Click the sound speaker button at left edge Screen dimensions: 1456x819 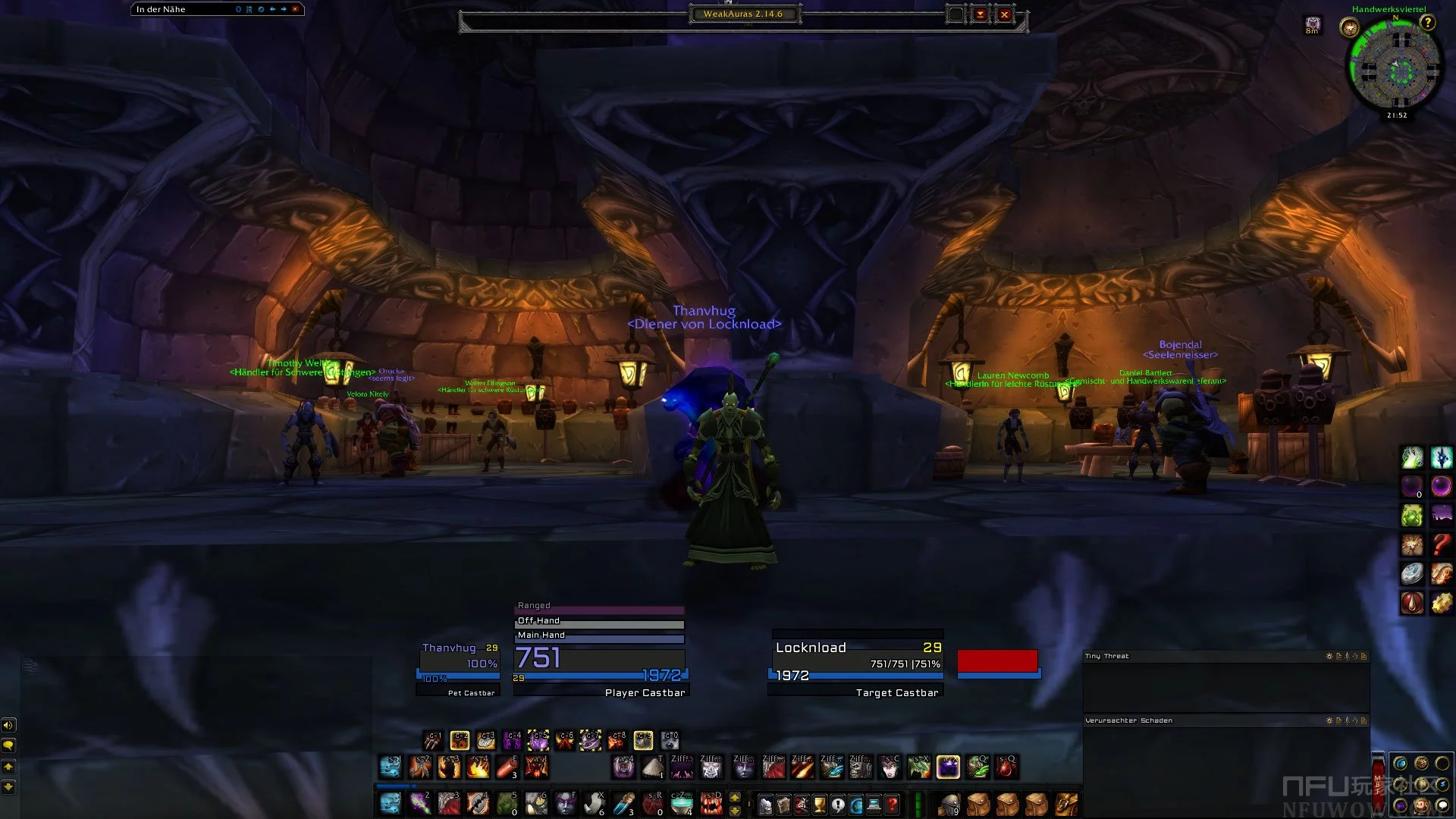(x=8, y=725)
